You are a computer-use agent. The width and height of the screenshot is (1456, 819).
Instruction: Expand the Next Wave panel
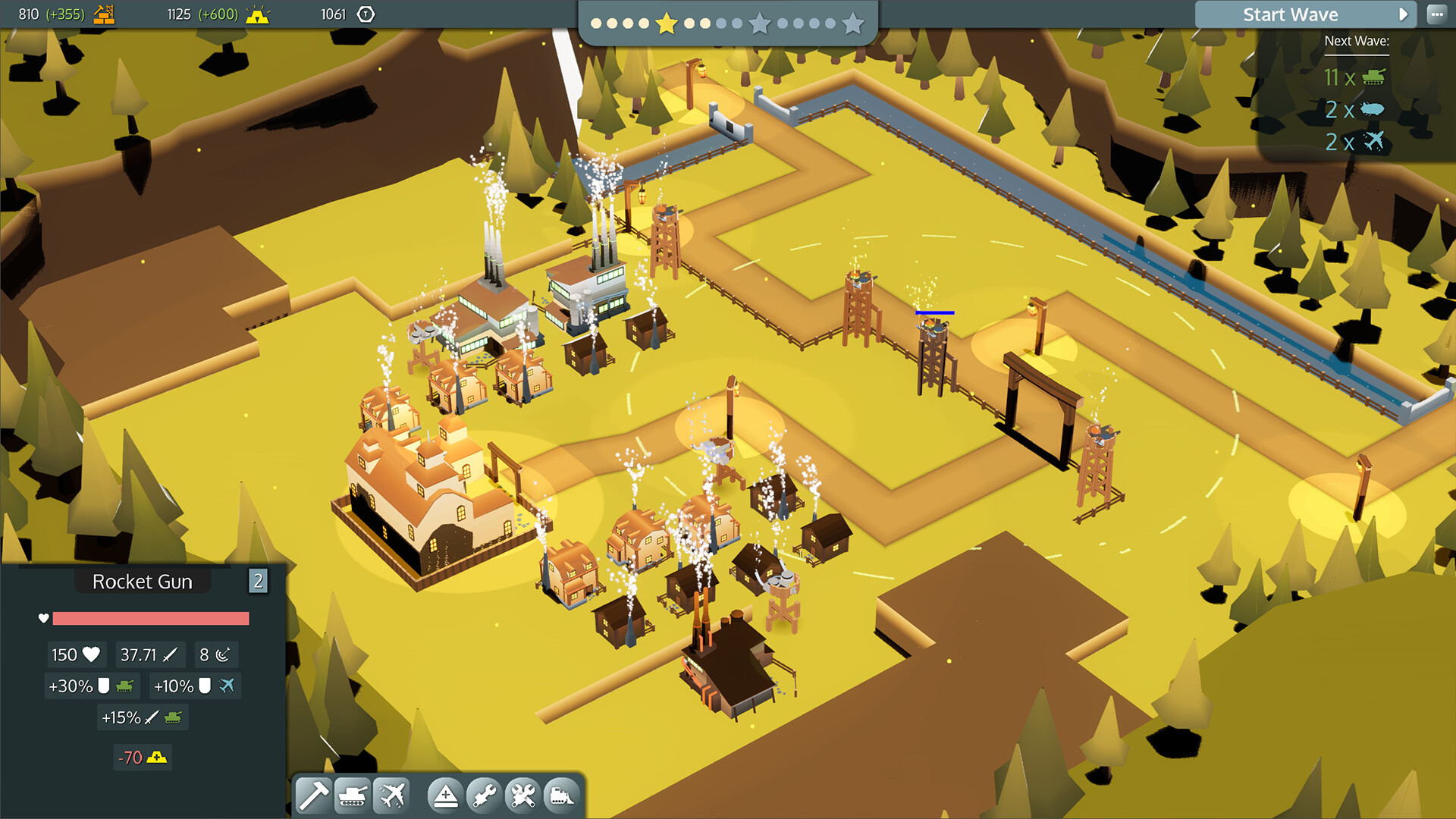1357,41
